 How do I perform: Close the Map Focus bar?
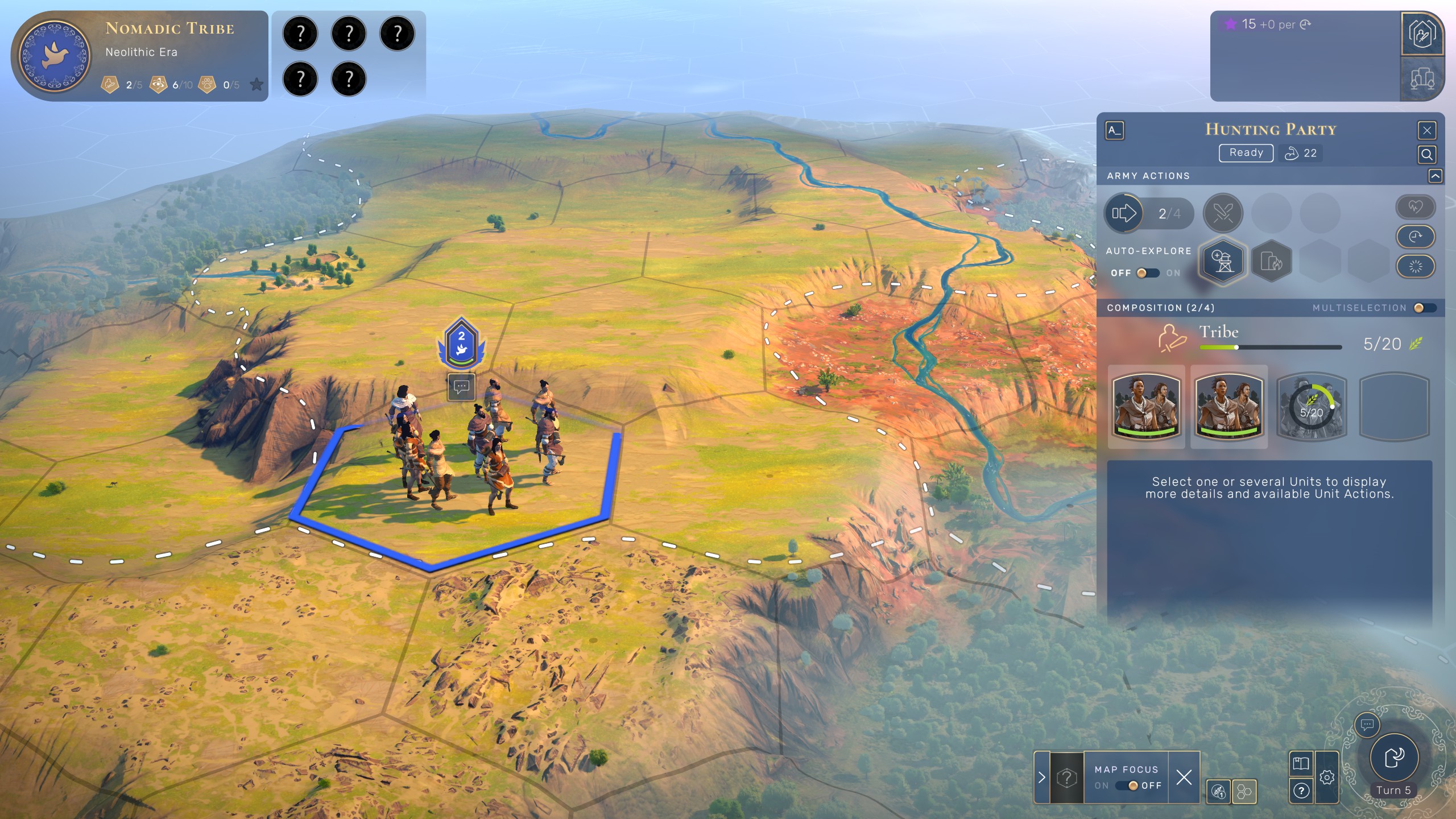click(x=1184, y=777)
